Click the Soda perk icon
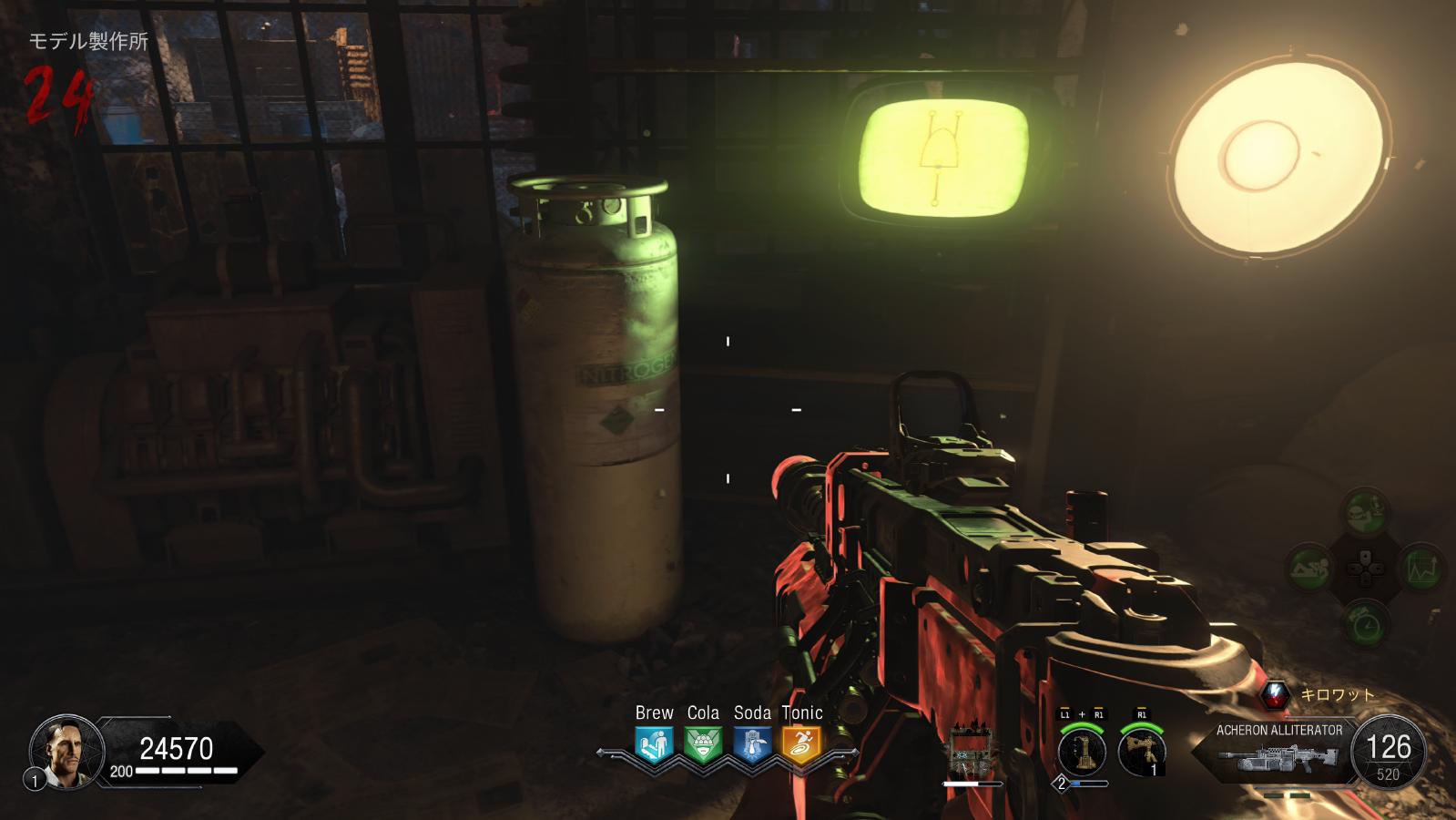Screen dimensions: 1456x820 coord(752,744)
